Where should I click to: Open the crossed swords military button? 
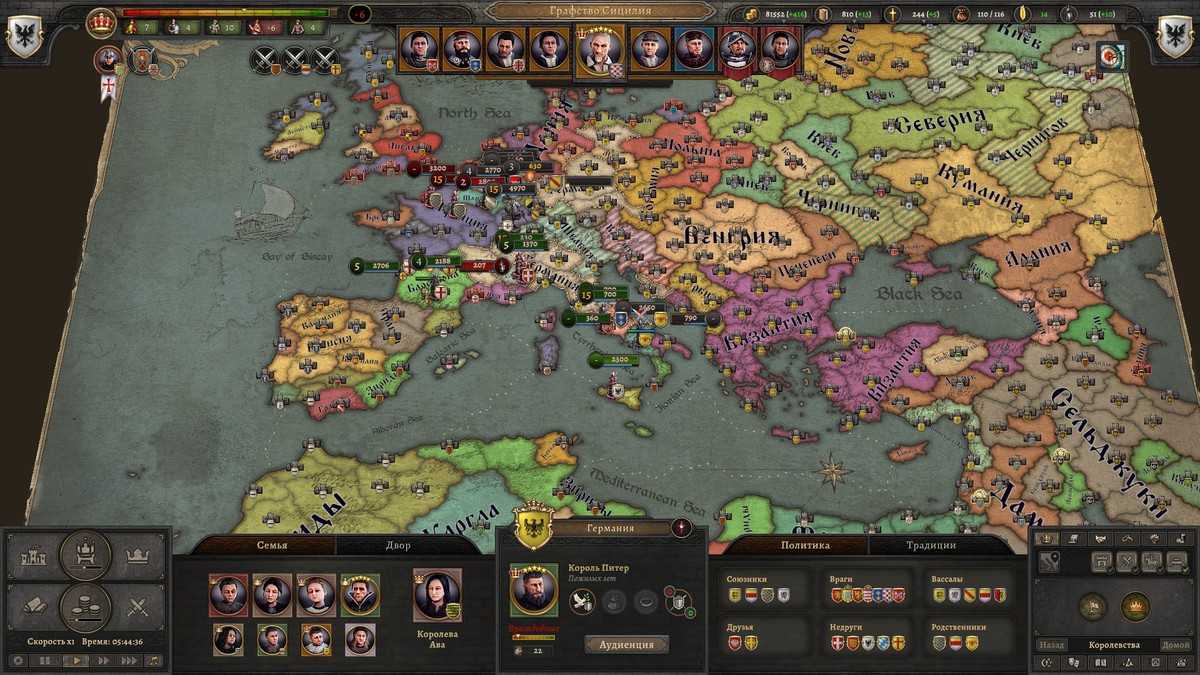pos(138,605)
